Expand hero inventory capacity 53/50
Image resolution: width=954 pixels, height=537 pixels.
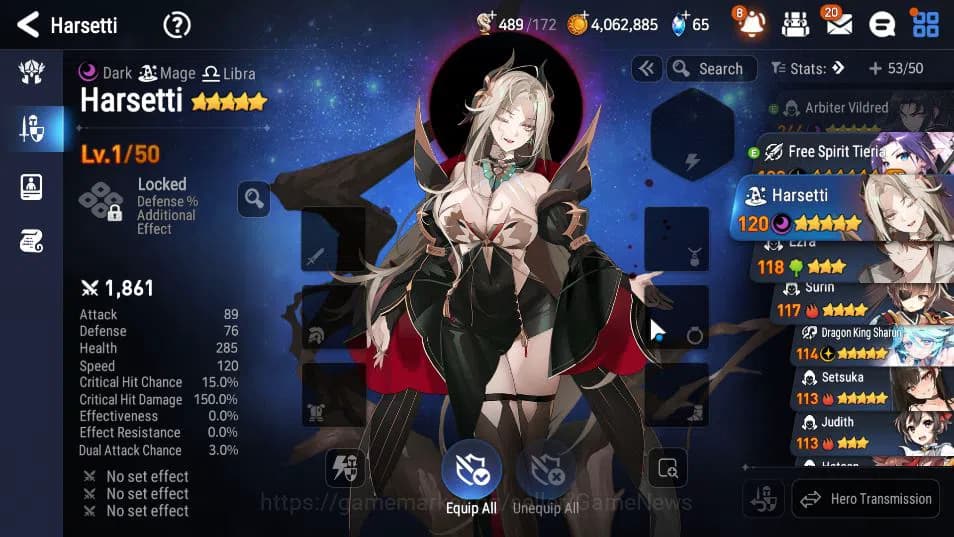895,69
